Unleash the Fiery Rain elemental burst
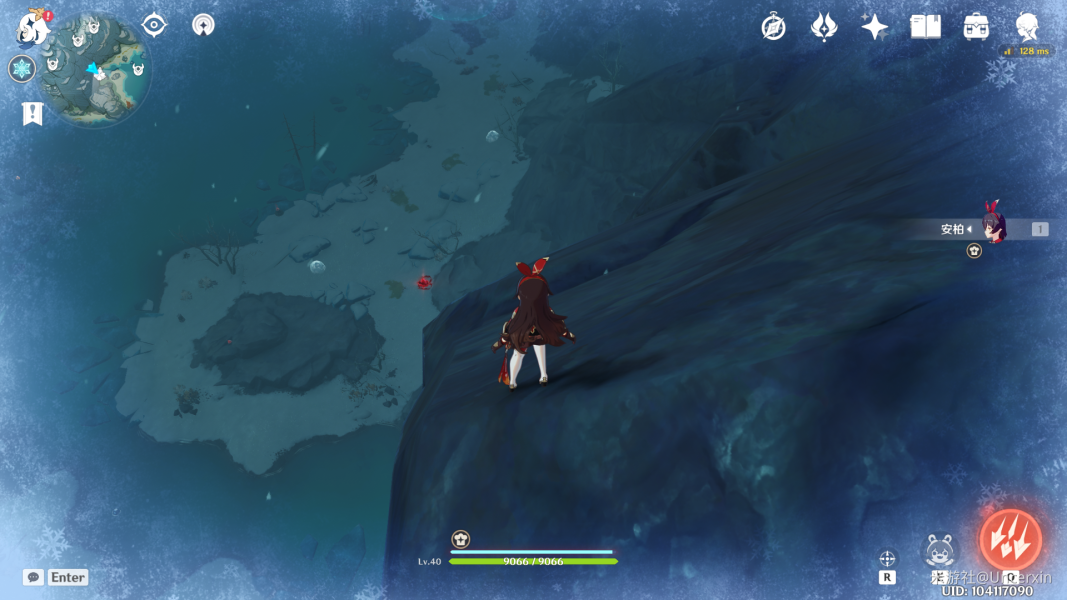Screen dimensions: 1067x600 [1010, 540]
